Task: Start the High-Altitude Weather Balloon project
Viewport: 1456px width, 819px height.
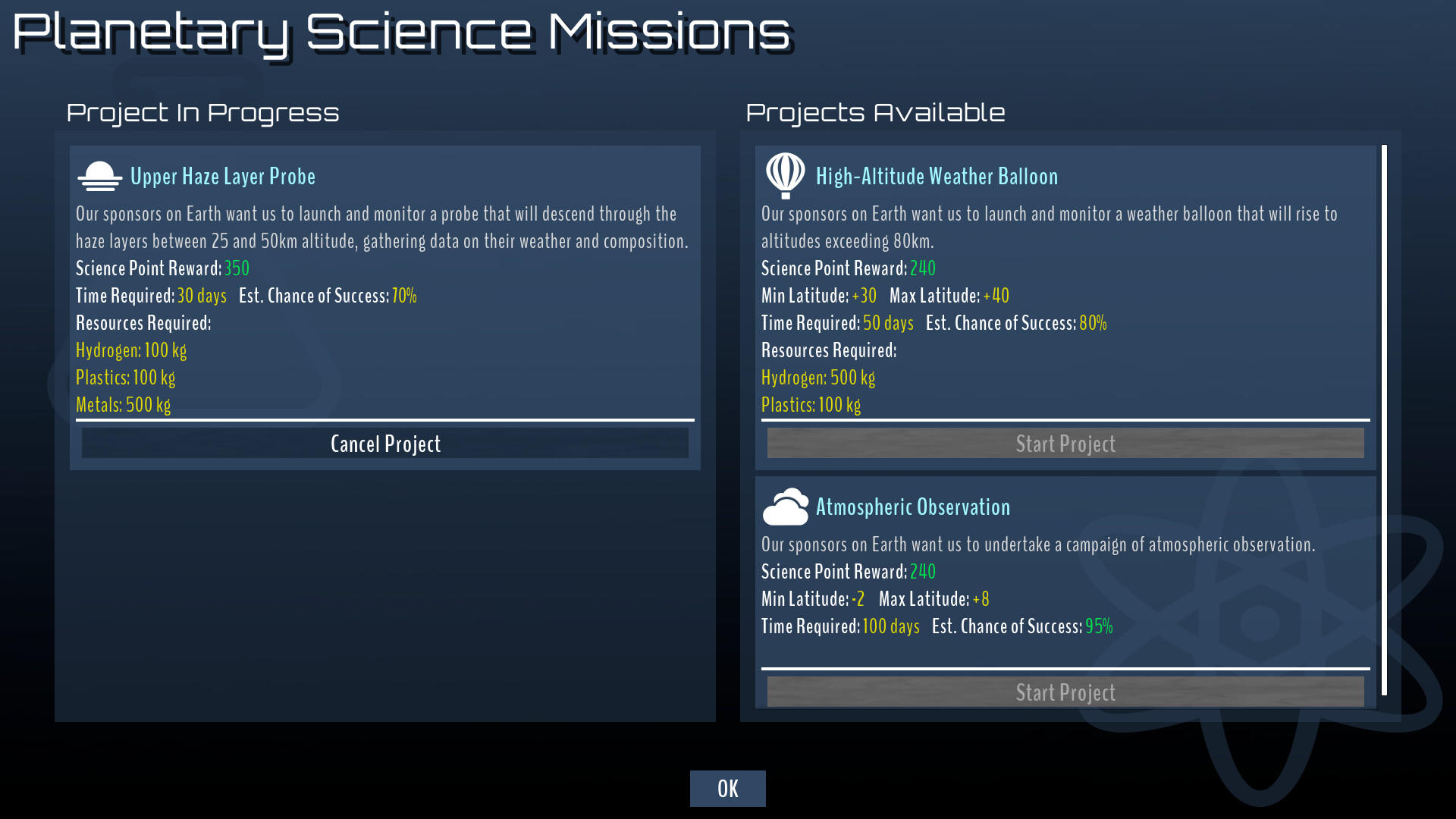Action: (x=1065, y=443)
